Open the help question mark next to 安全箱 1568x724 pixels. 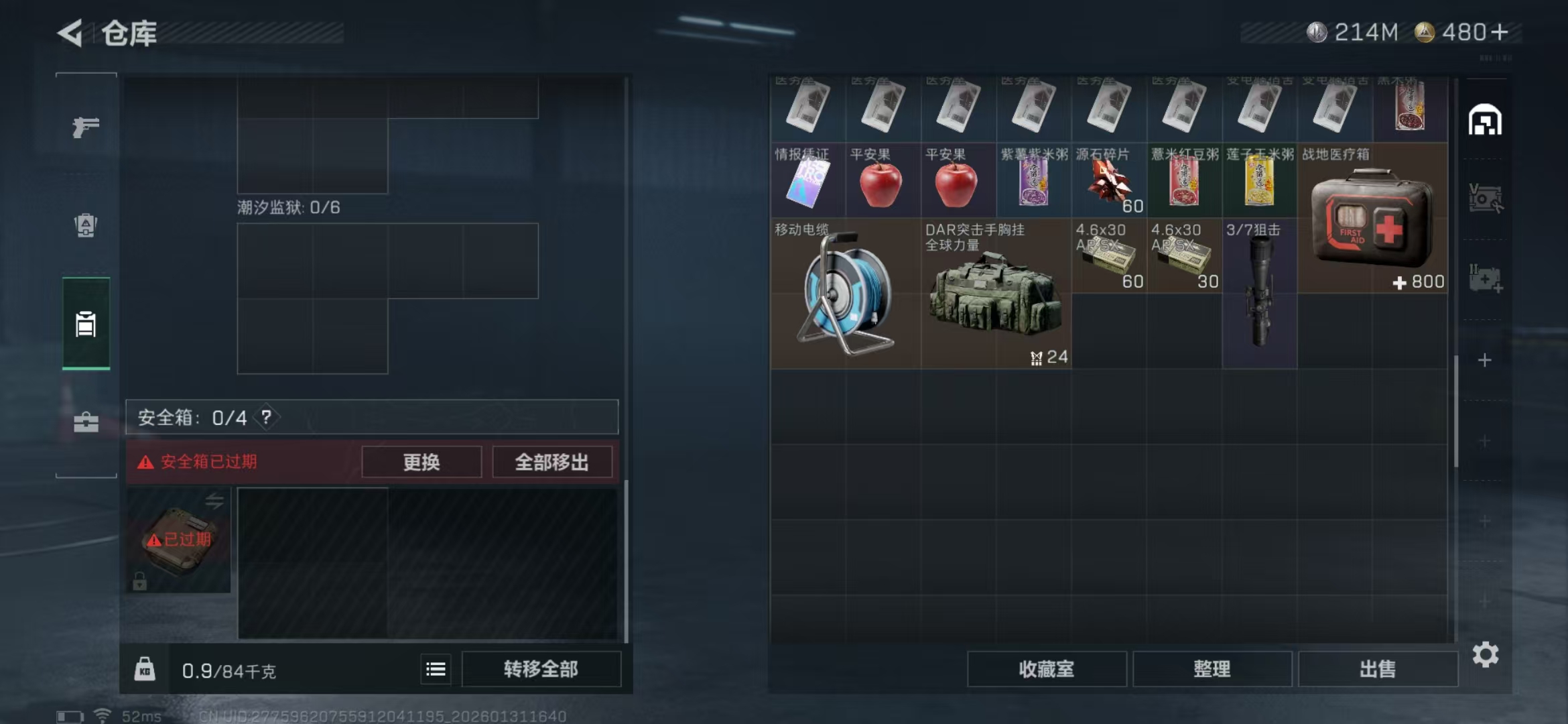tap(266, 417)
